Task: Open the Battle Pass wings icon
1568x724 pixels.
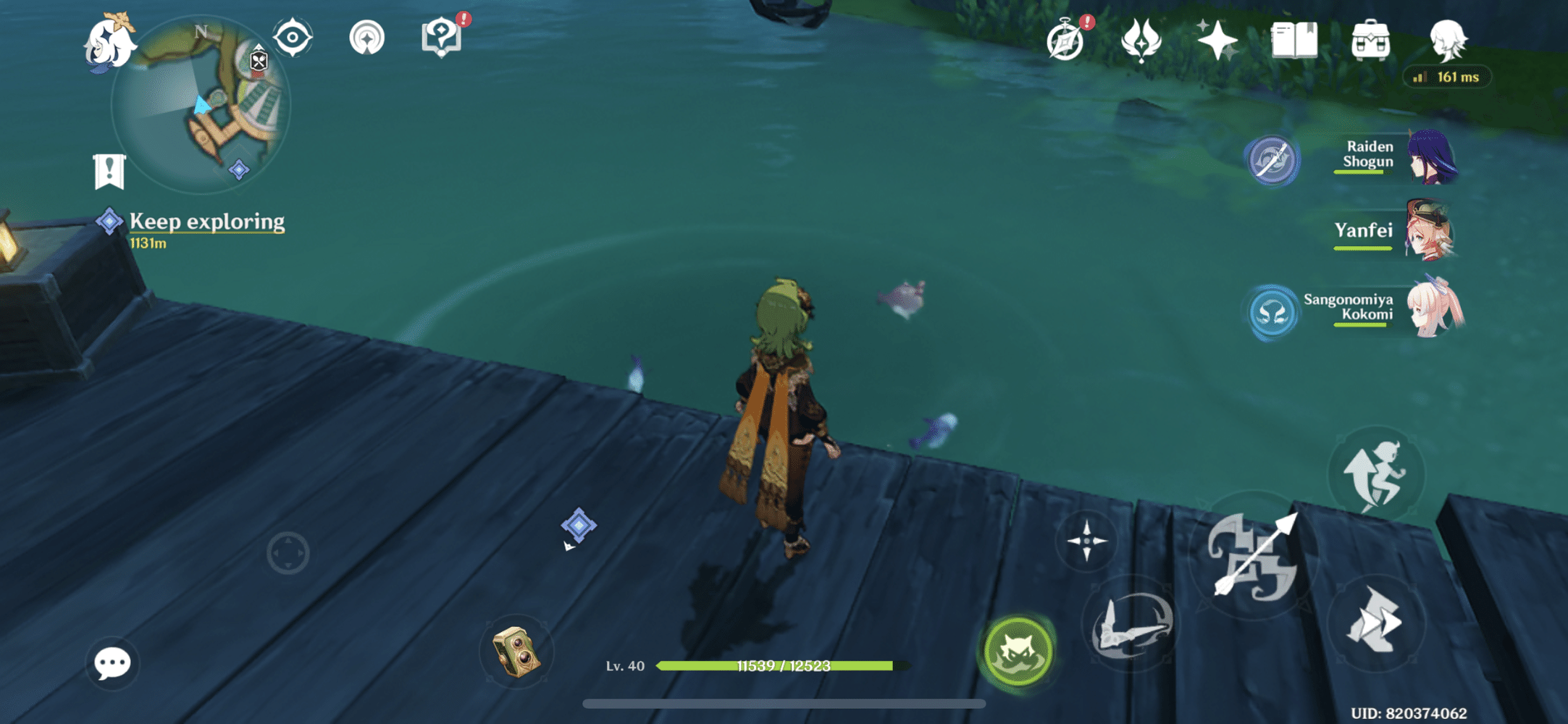Action: [1139, 43]
